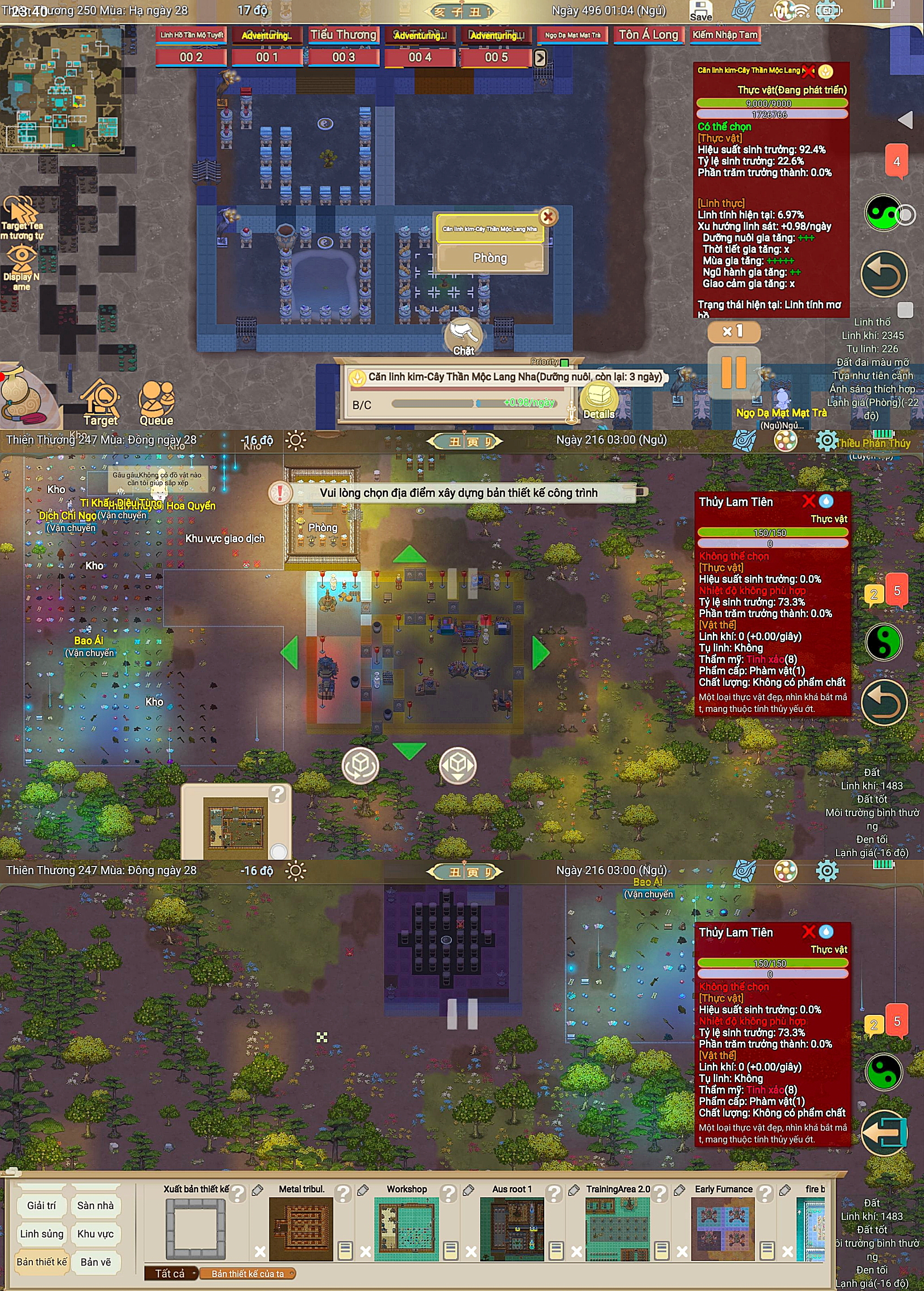The width and height of the screenshot is (924, 1291).
Task: Open the Details button for the plant
Action: pyautogui.click(x=599, y=400)
